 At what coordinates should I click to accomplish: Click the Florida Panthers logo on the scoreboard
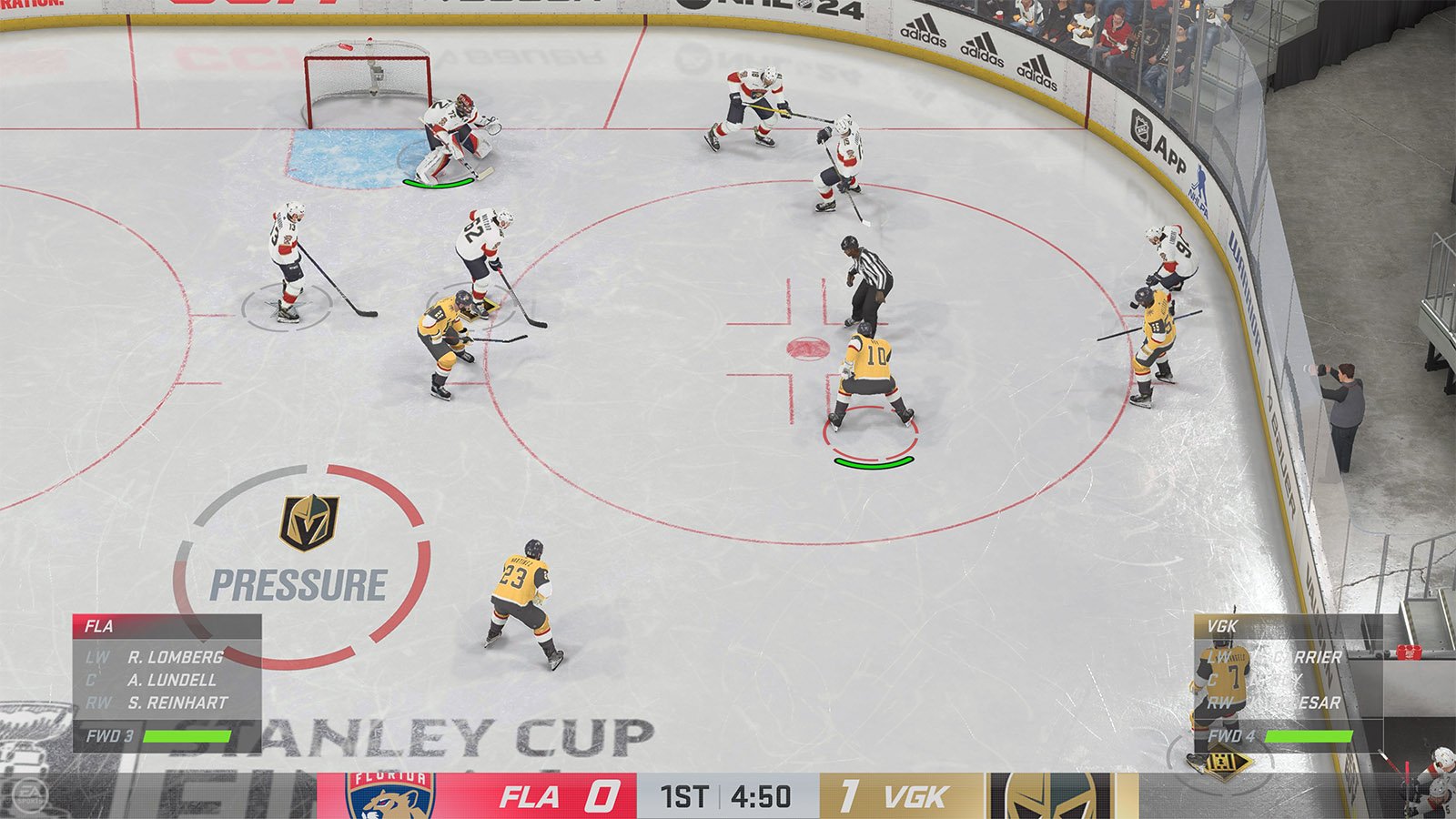[x=390, y=796]
